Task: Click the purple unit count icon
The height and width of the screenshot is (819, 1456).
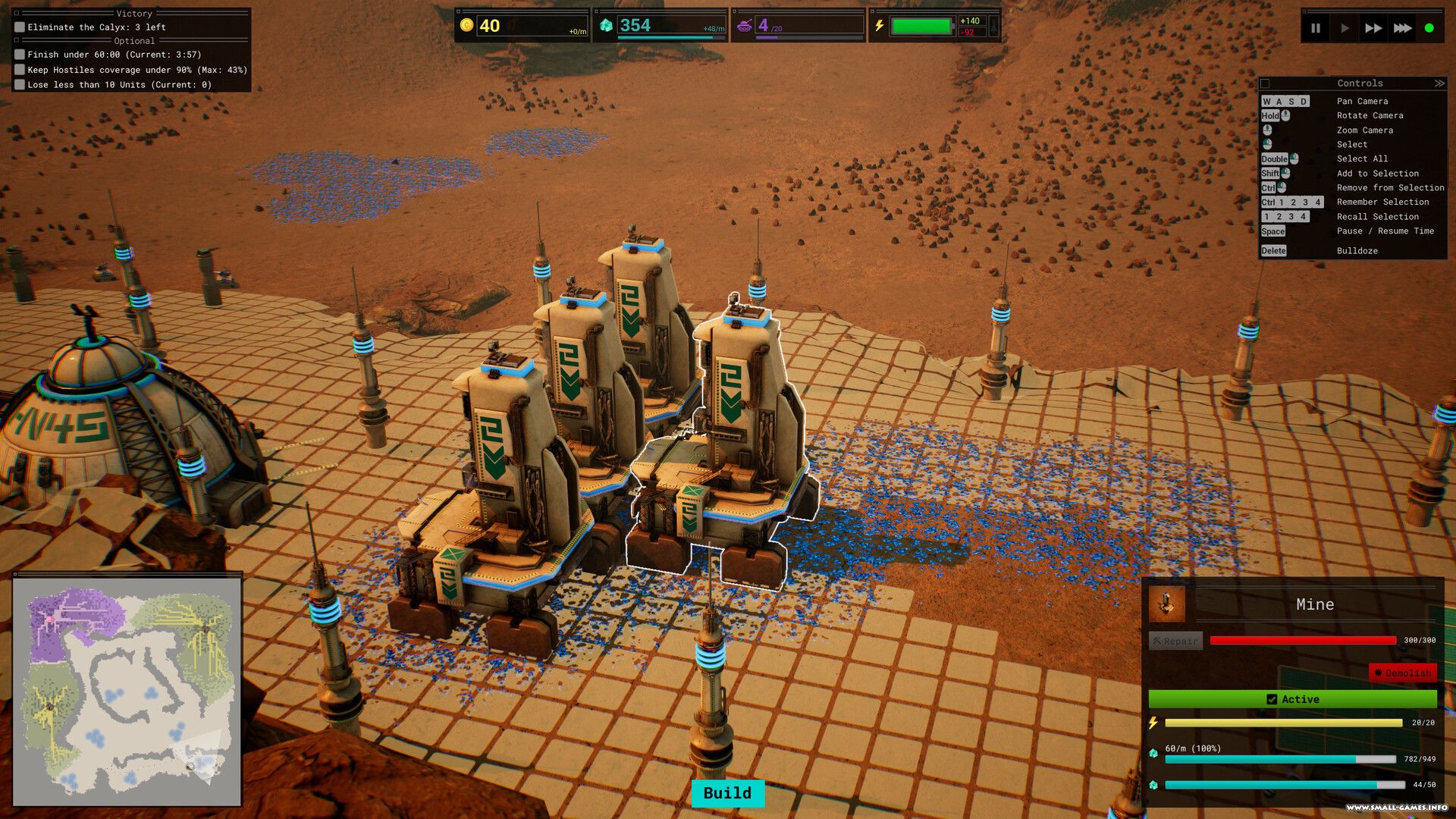Action: 745,26
